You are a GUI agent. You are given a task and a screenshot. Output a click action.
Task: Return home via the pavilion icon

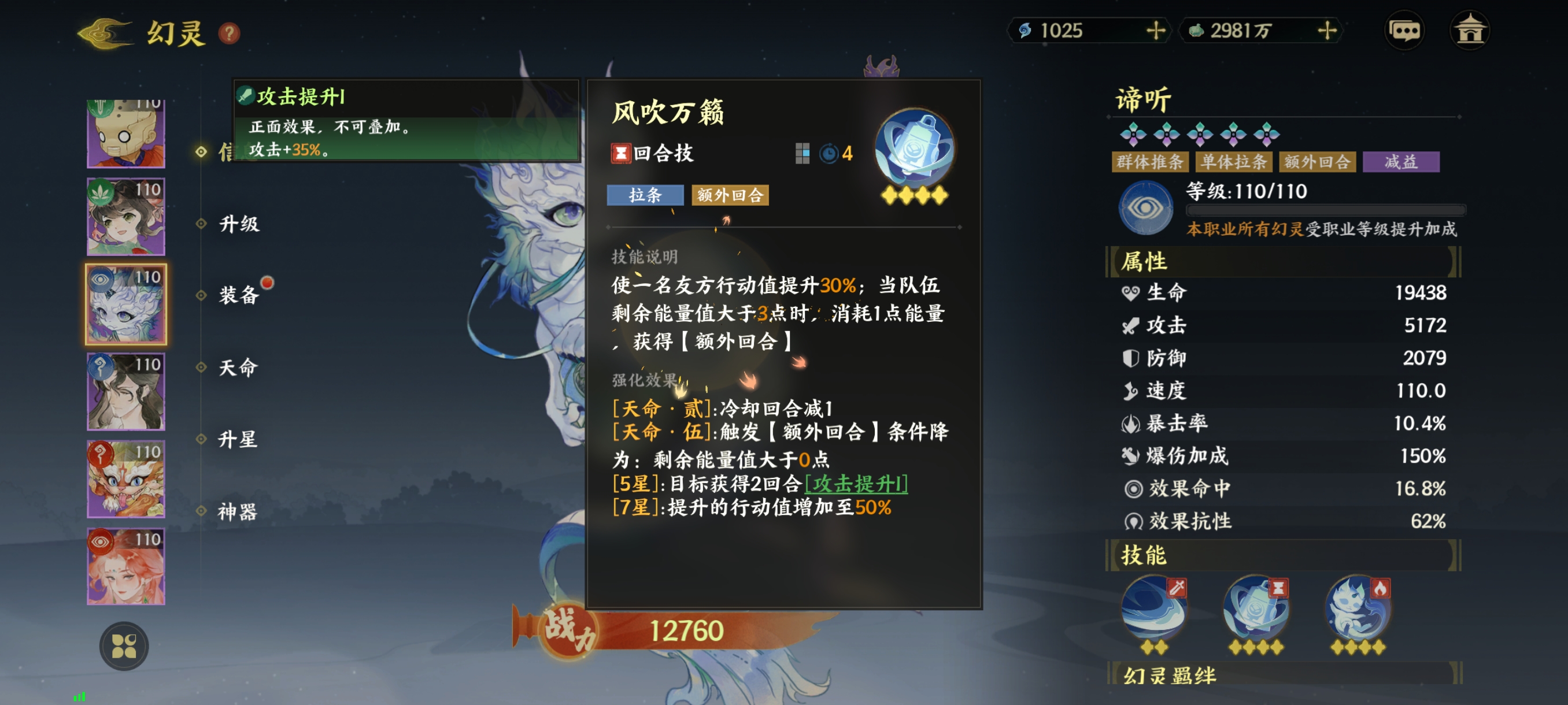[1469, 31]
